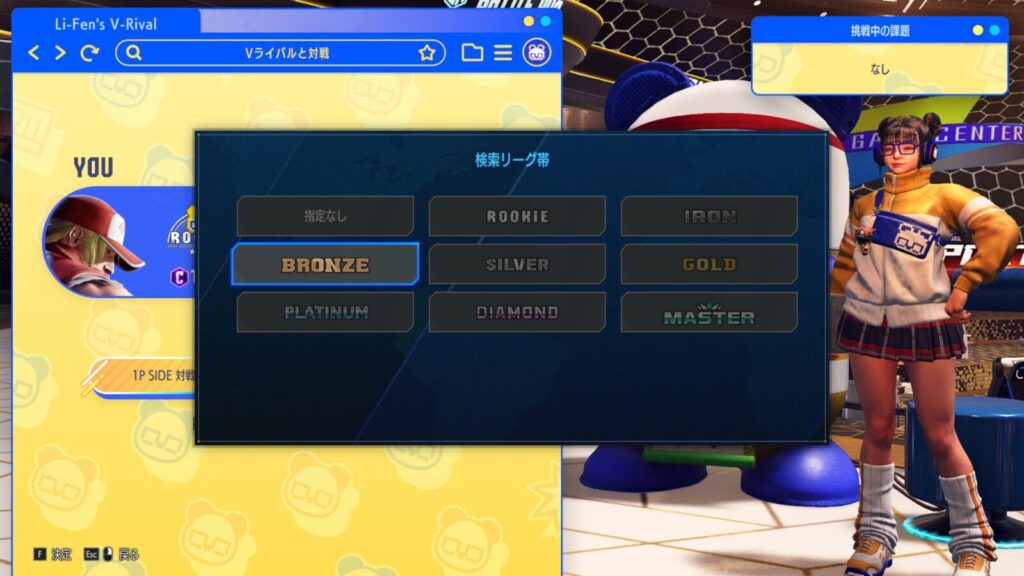Pick the PLATINUM league
1024x576 pixels.
[325, 313]
